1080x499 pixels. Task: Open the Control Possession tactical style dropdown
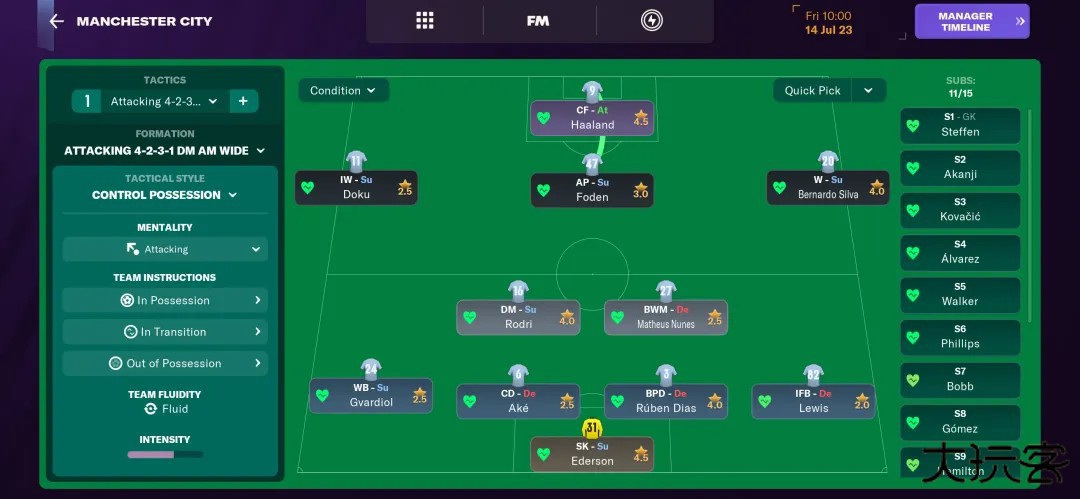165,195
